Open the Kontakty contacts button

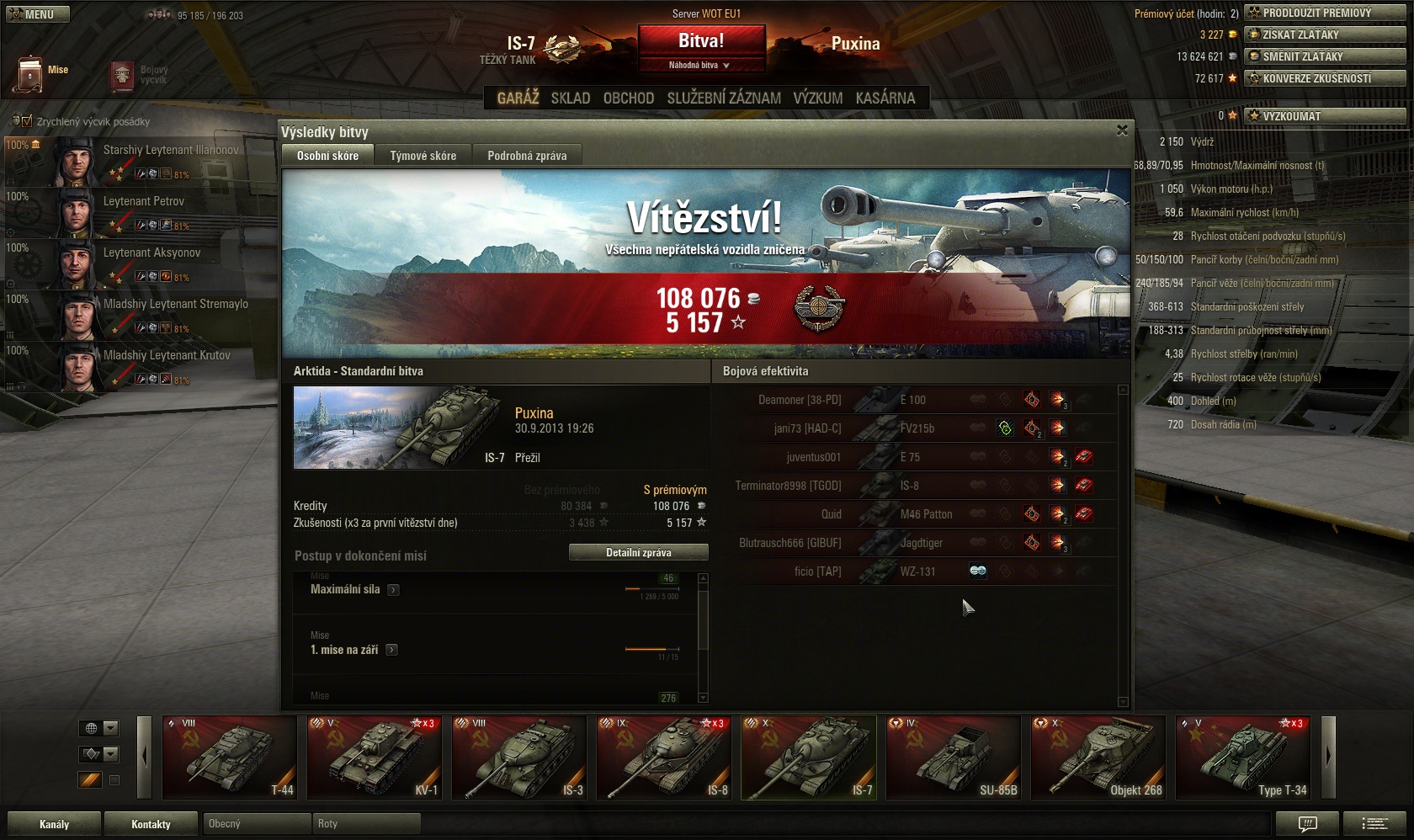click(x=151, y=824)
